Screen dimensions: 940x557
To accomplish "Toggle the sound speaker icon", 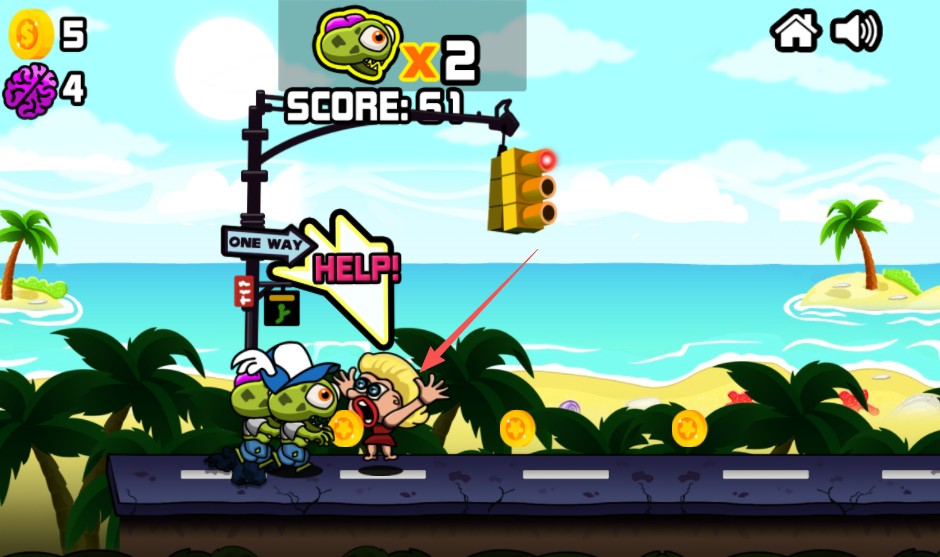I will pyautogui.click(x=856, y=31).
